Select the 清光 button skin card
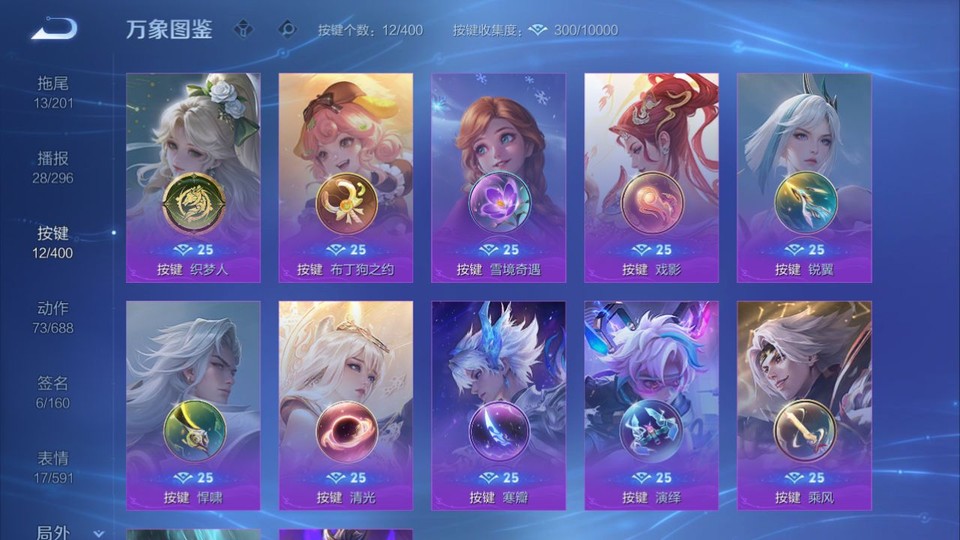Image resolution: width=960 pixels, height=540 pixels. click(346, 406)
